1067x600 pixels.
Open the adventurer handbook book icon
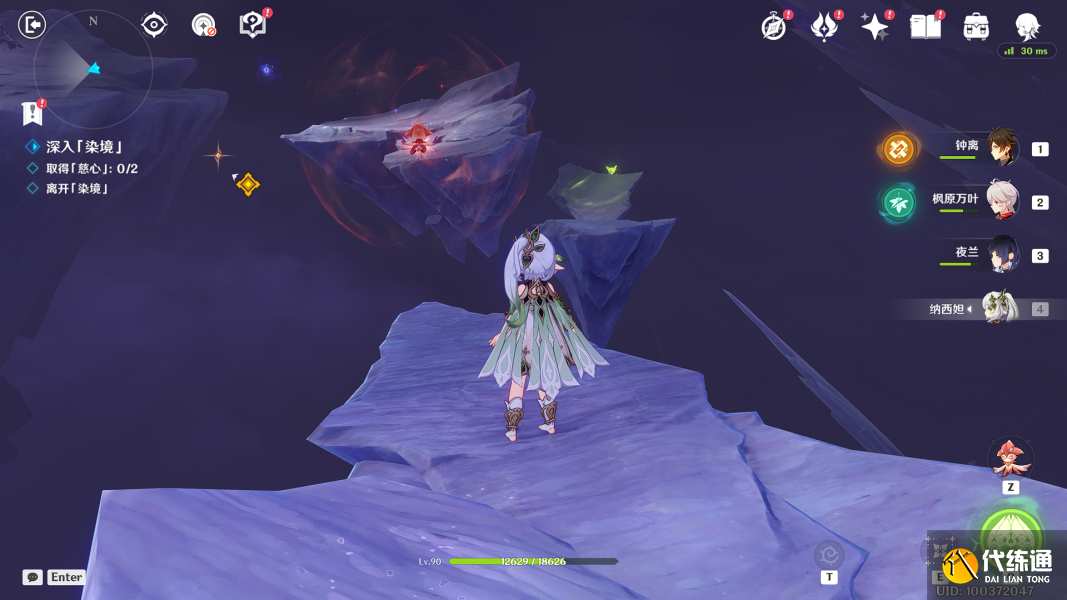926,27
